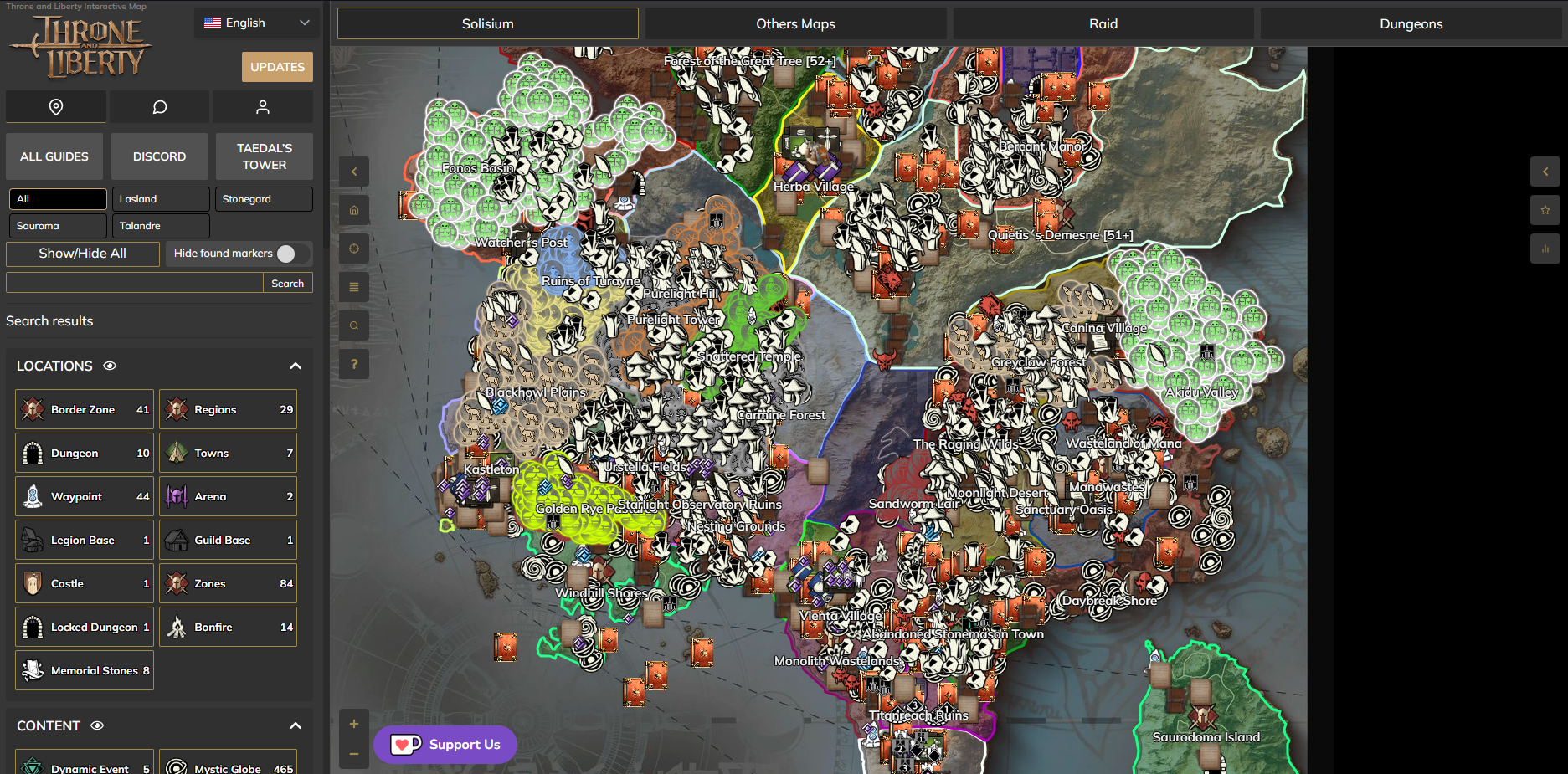This screenshot has height=774, width=1568.
Task: Open the statistics bar-chart icon on the right
Action: [x=1545, y=249]
